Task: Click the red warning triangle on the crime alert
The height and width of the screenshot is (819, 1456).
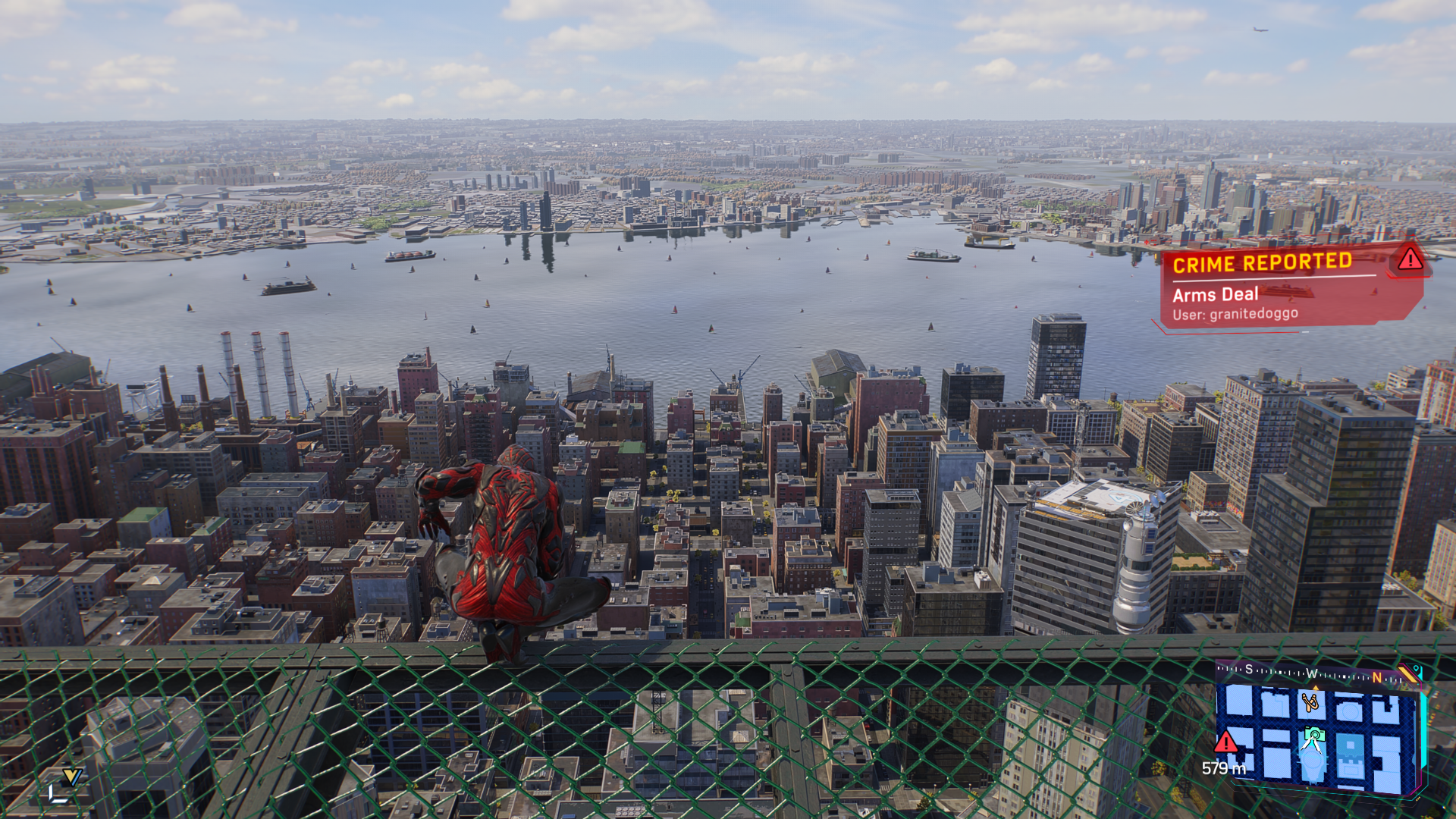Action: [1410, 259]
